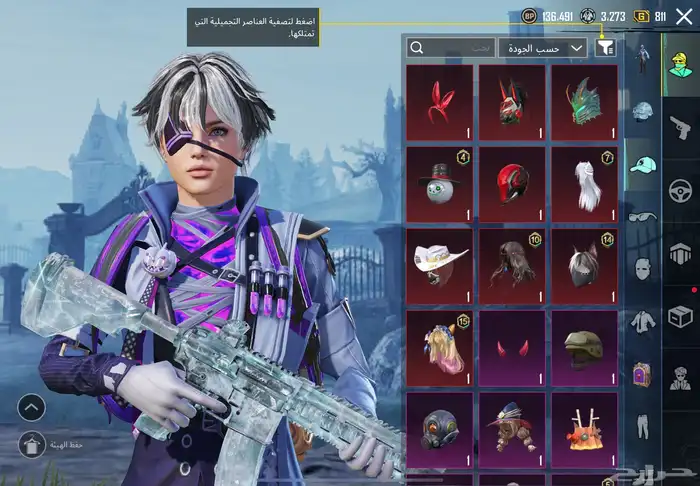Image resolution: width=700 pixels, height=486 pixels.
Task: Save the outfit with the hanger button
Action: [x=31, y=444]
